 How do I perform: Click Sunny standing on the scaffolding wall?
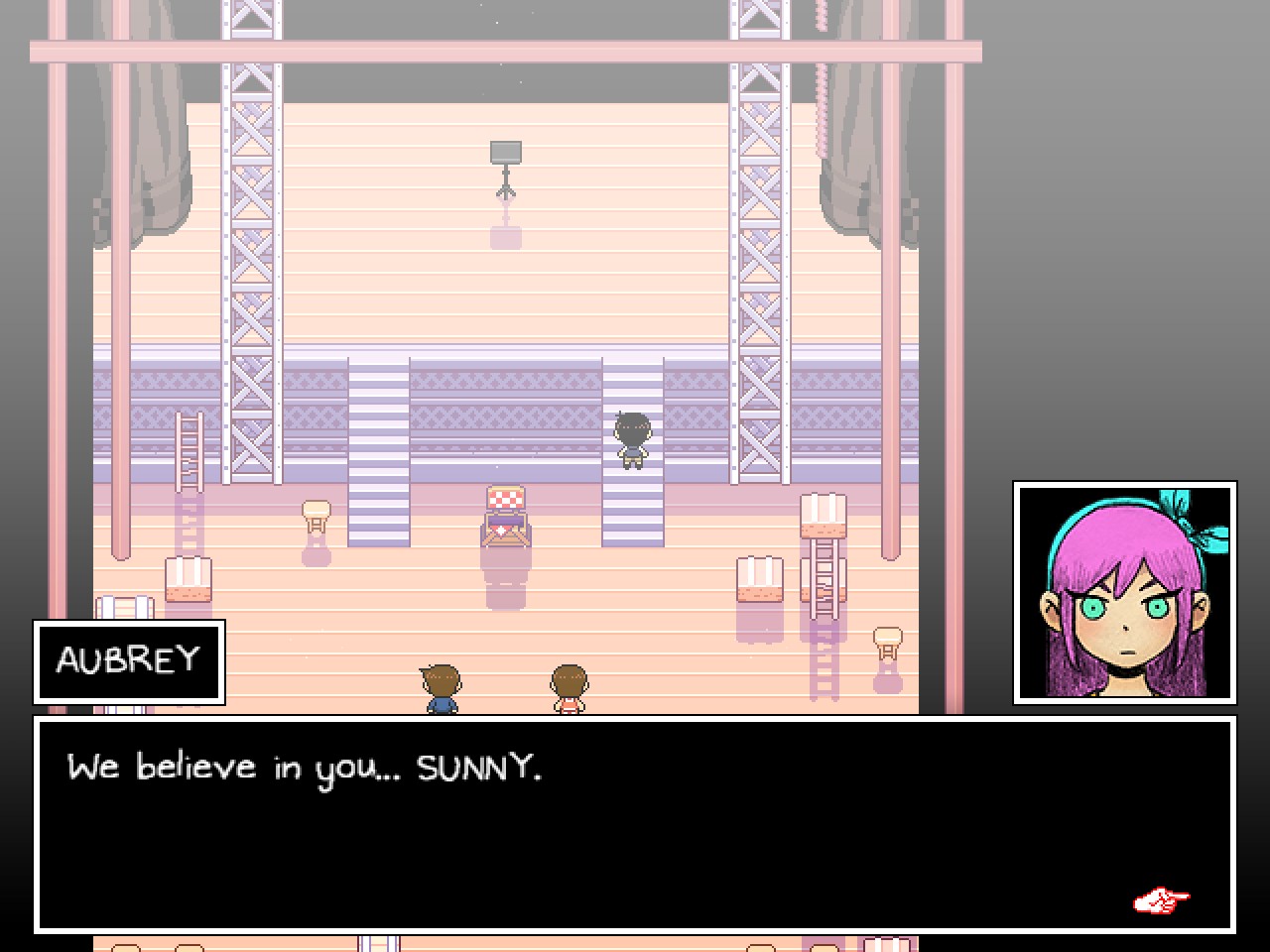(x=631, y=441)
